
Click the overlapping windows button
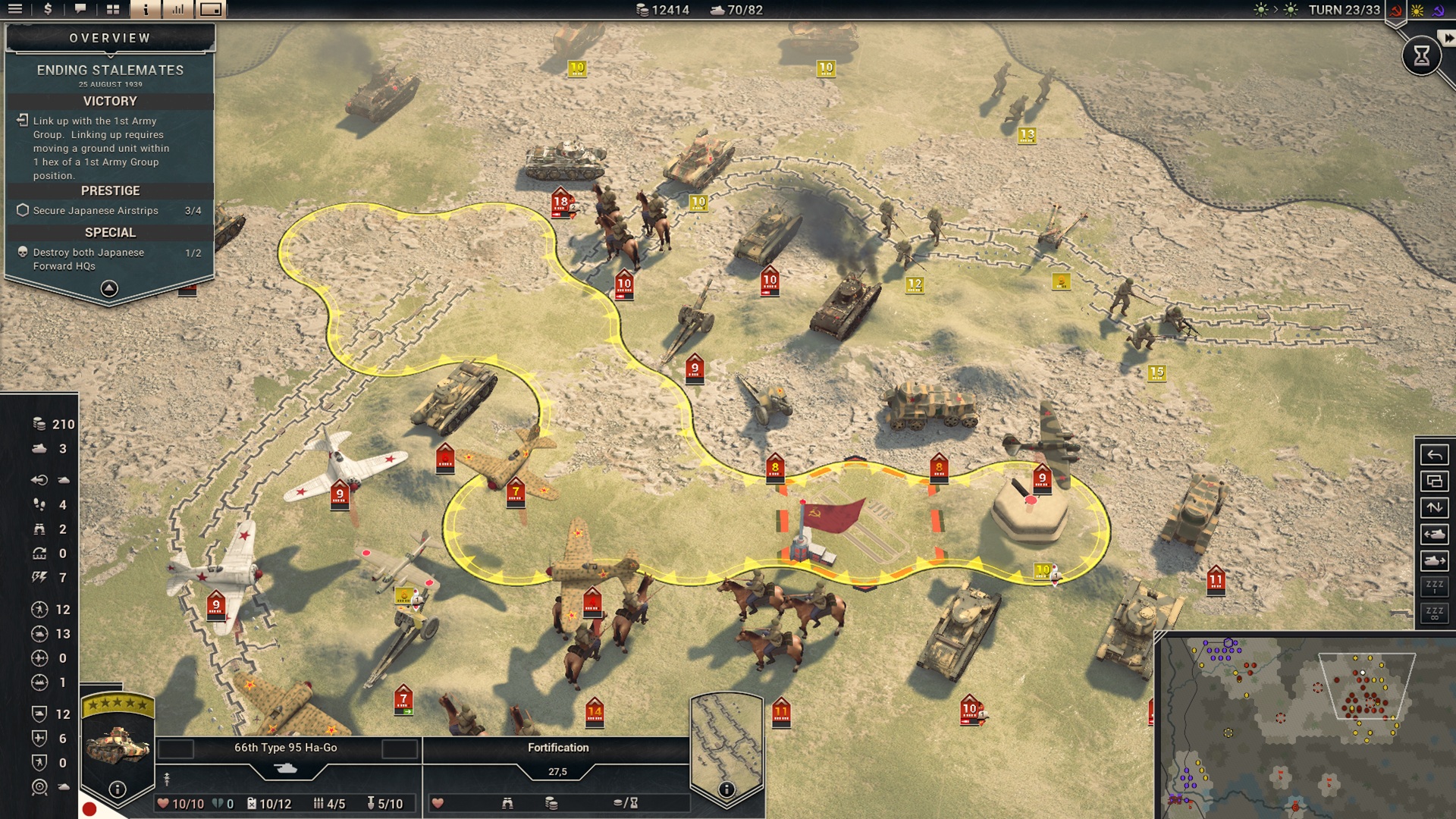click(x=1434, y=482)
